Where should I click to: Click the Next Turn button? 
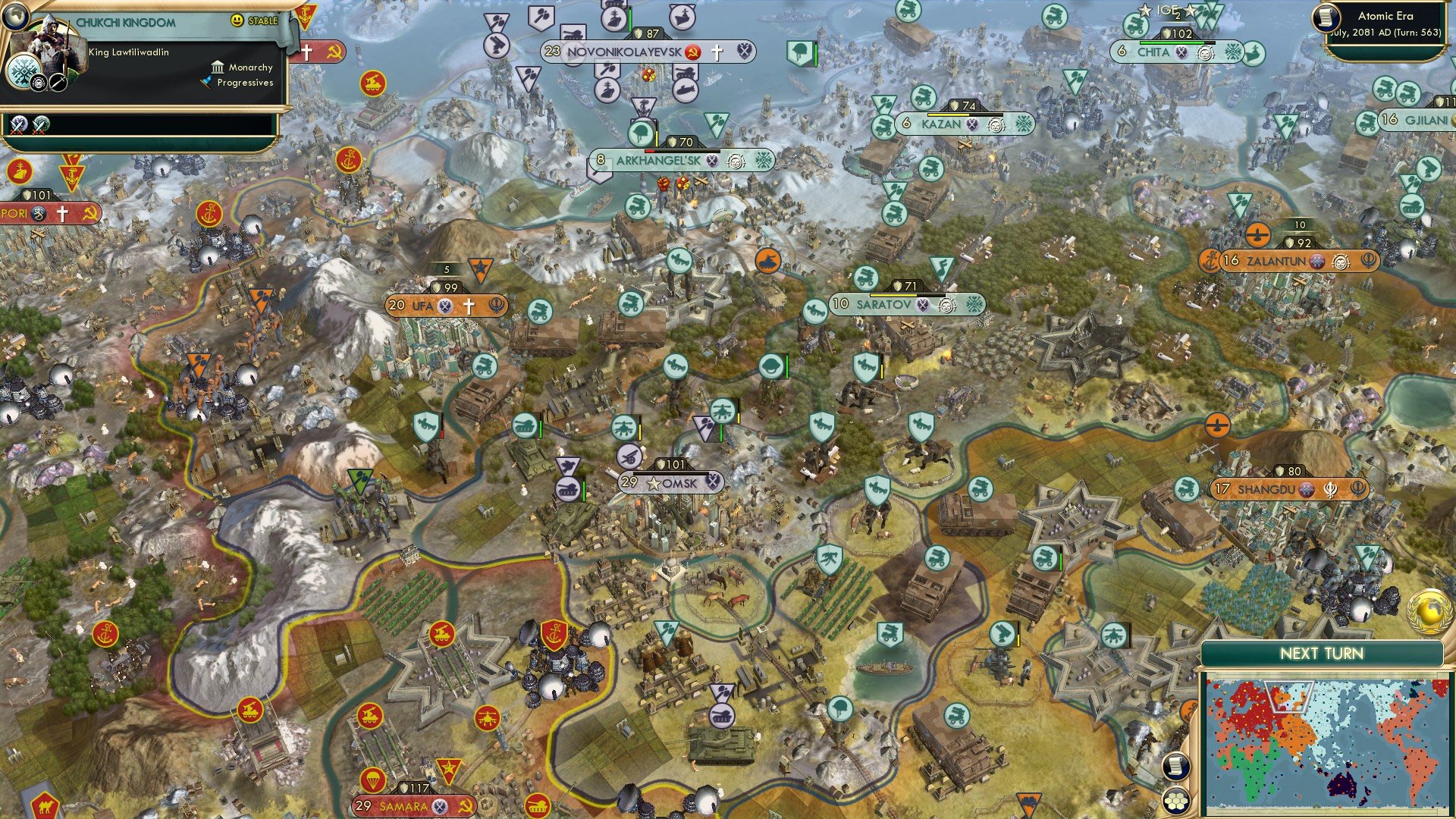pos(1322,652)
